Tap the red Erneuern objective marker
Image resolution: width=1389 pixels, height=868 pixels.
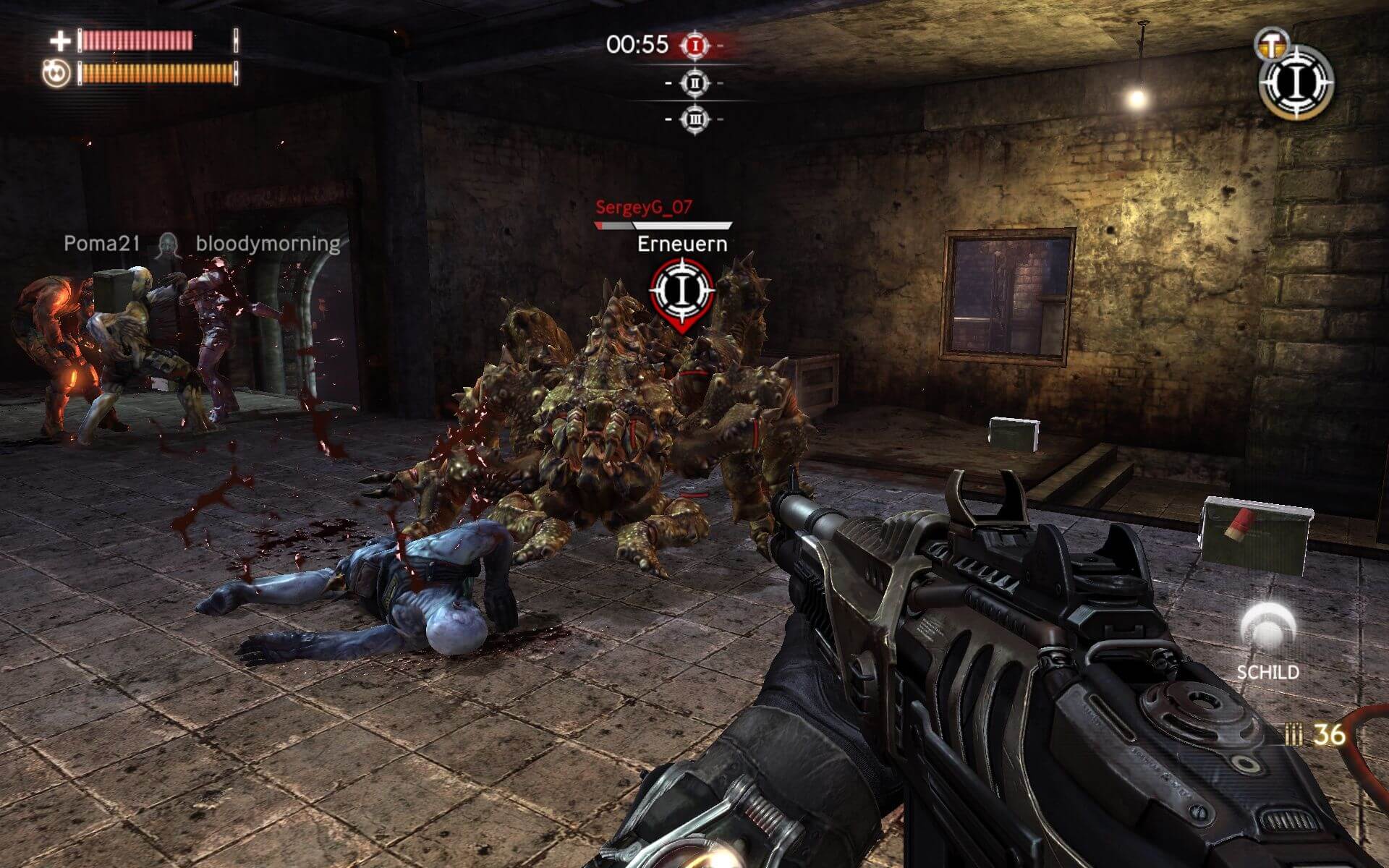(681, 291)
